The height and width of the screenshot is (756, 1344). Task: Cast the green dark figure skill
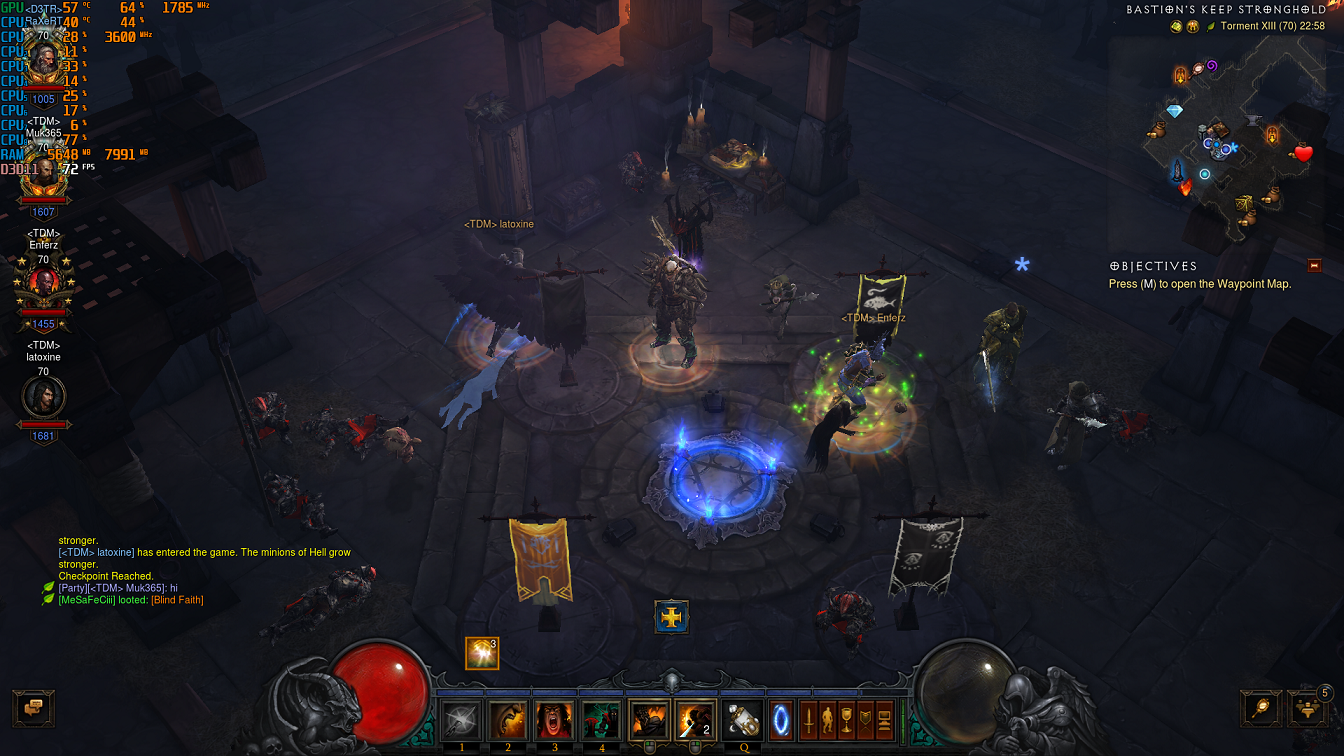tap(602, 721)
